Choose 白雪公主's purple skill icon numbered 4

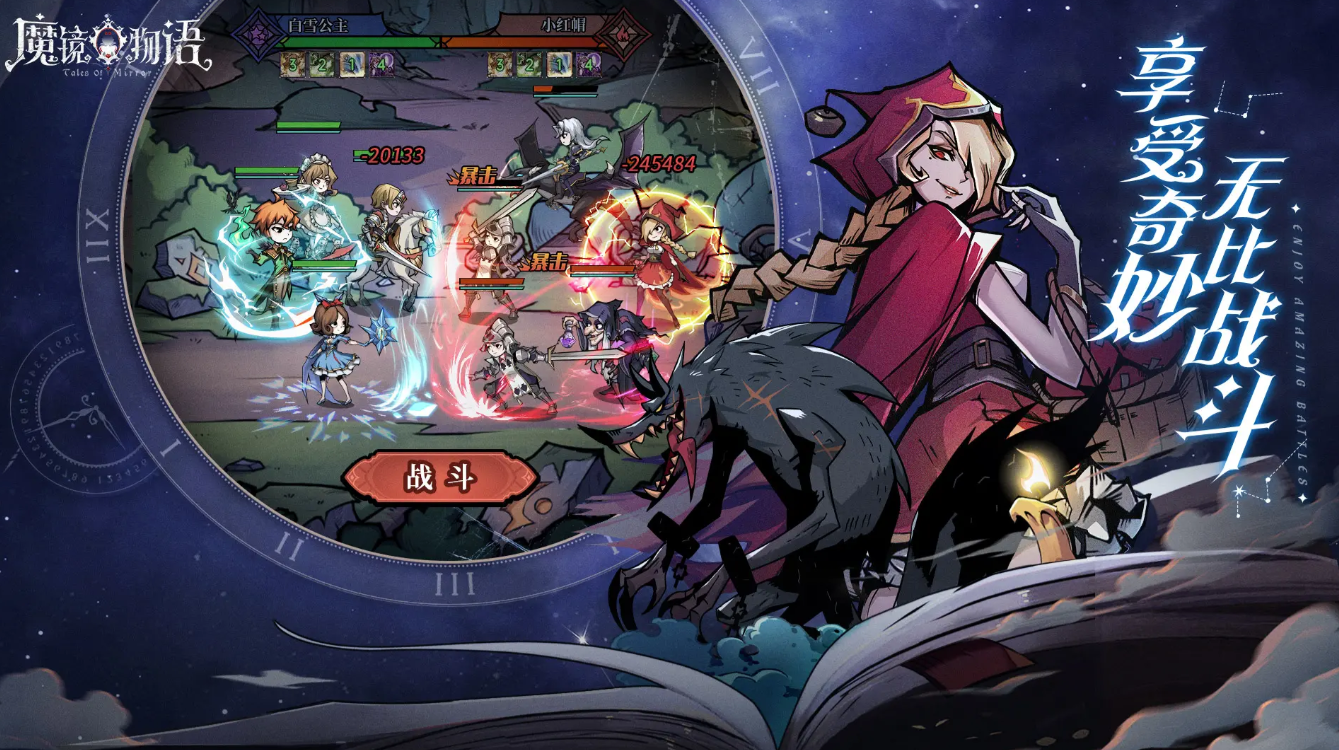(x=381, y=66)
